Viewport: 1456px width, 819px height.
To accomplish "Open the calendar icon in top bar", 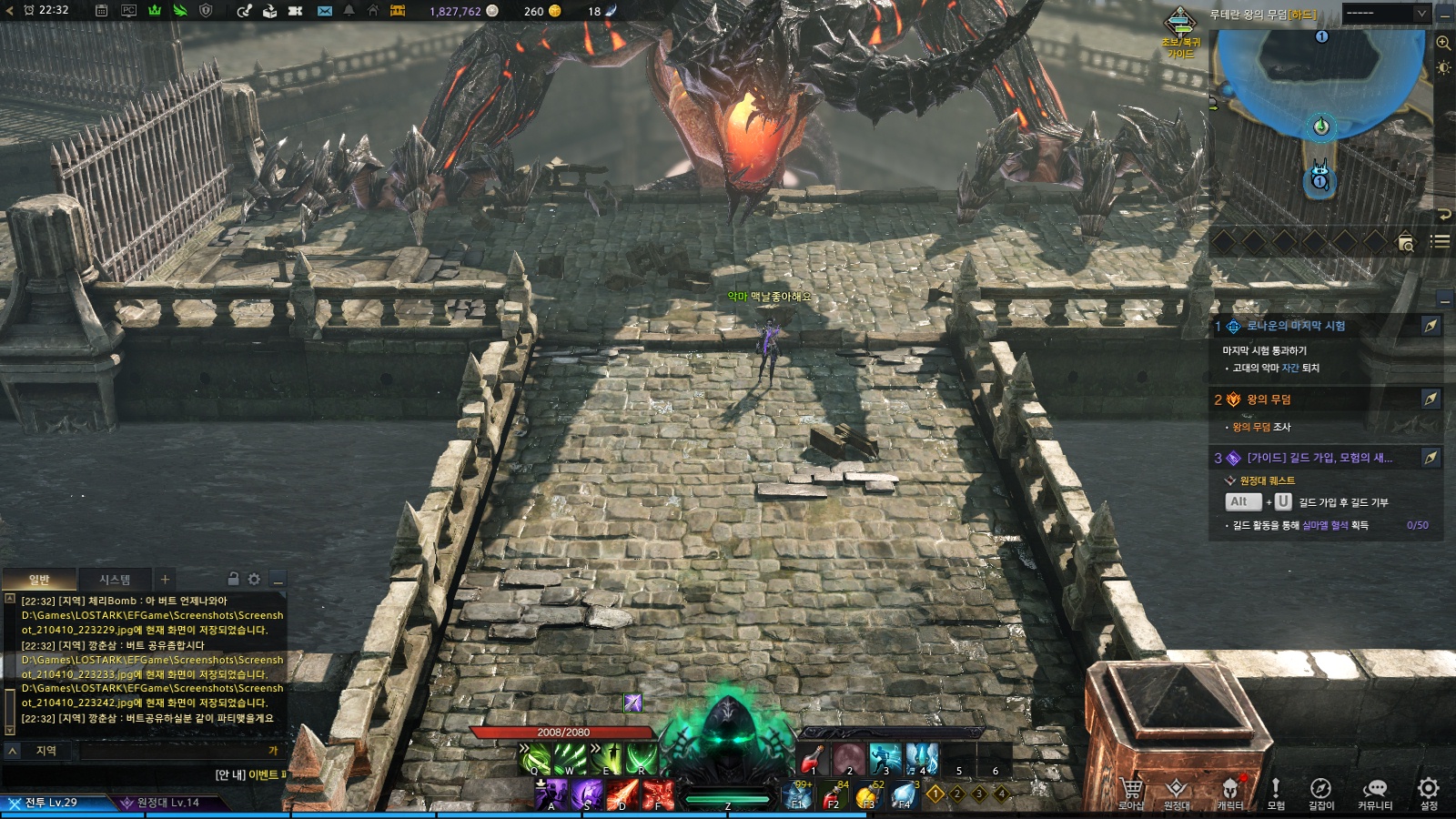I will [x=102, y=11].
